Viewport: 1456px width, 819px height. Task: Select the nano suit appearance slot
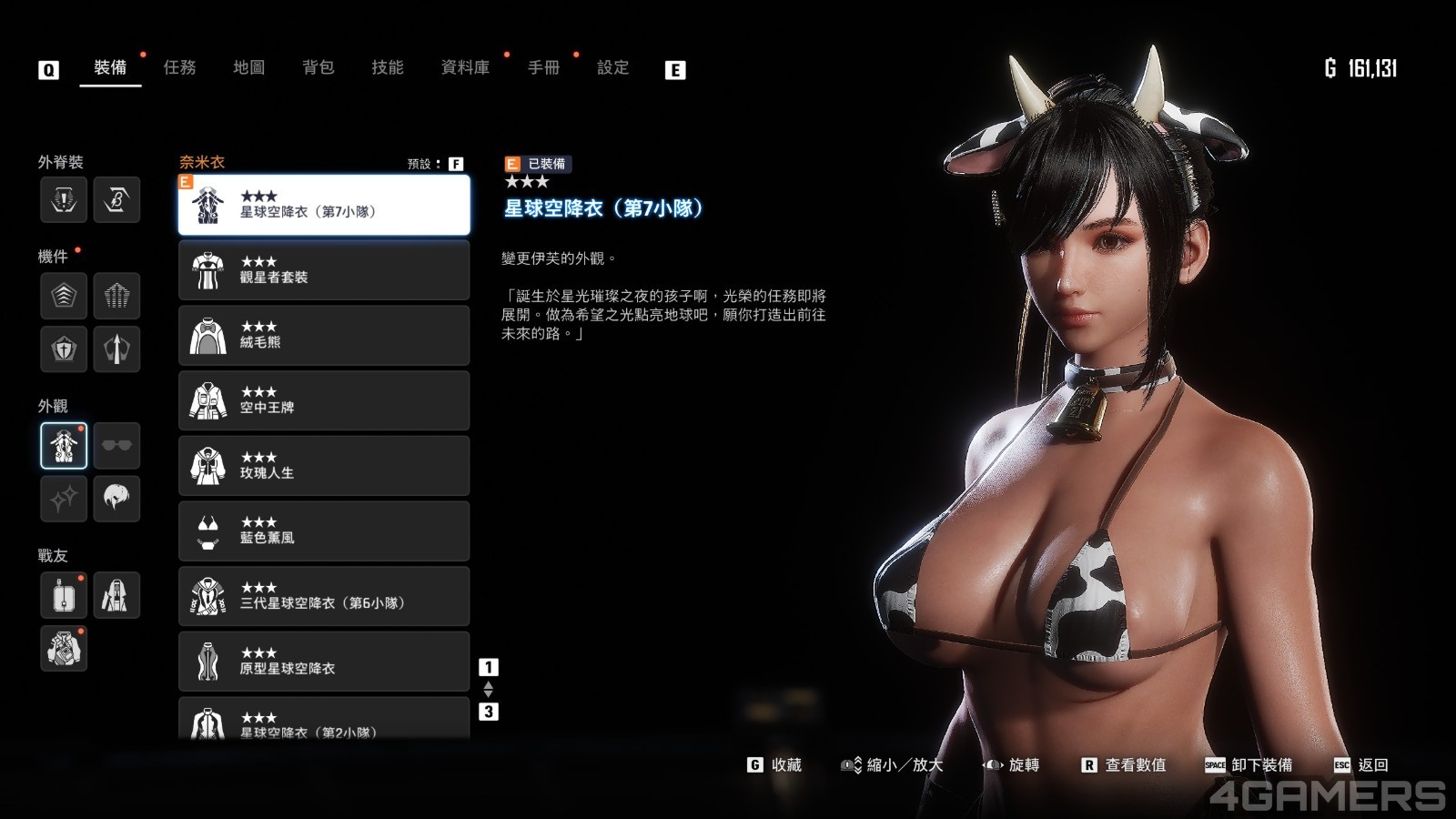point(64,445)
